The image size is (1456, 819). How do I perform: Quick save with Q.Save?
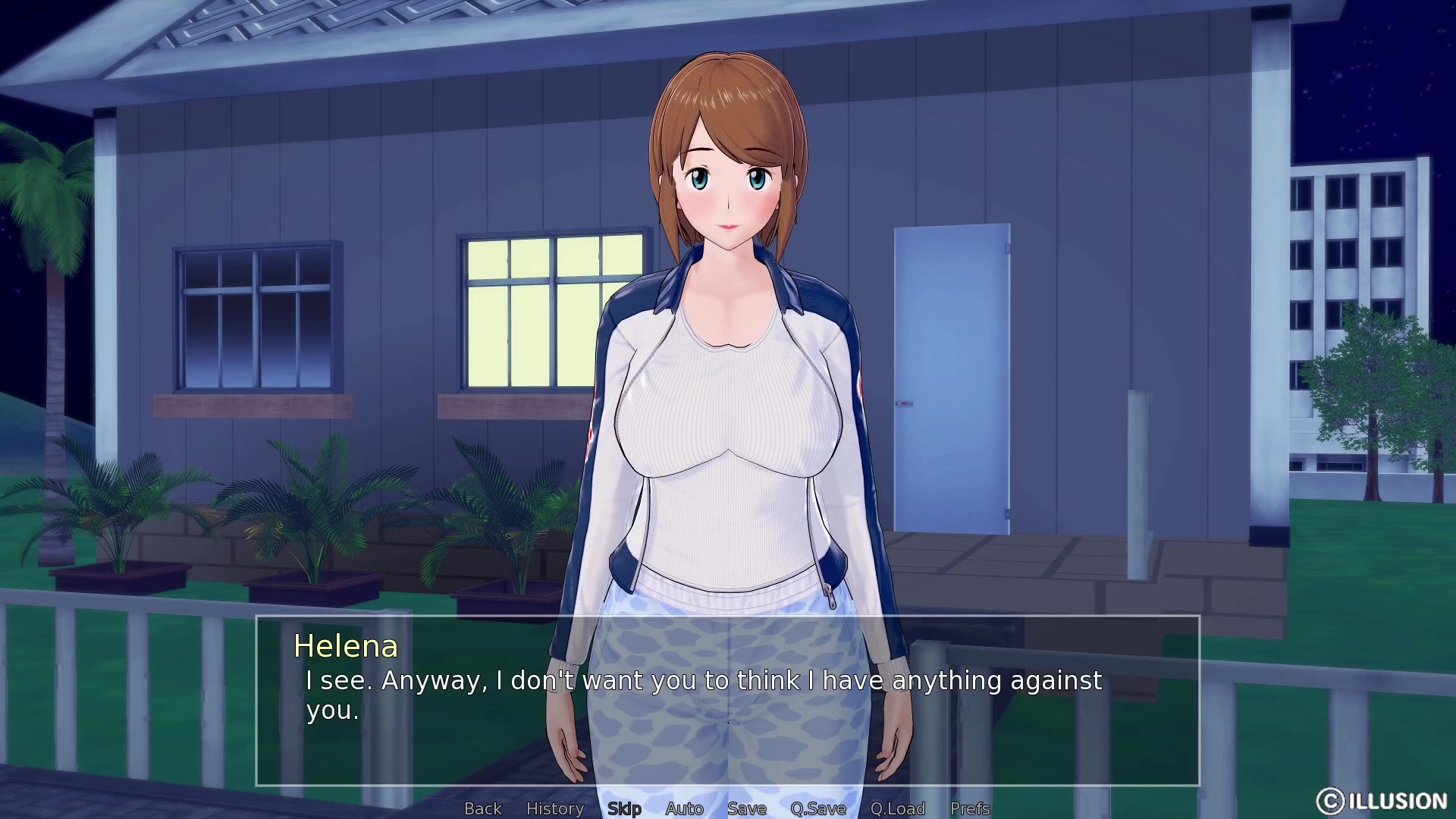[x=818, y=808]
